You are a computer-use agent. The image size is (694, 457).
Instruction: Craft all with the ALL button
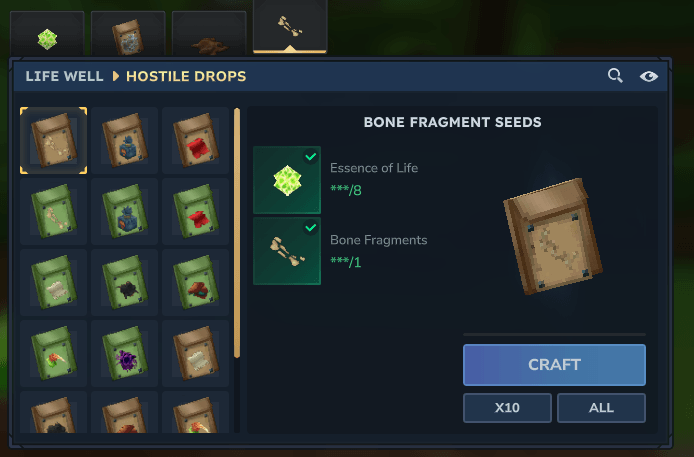click(601, 408)
